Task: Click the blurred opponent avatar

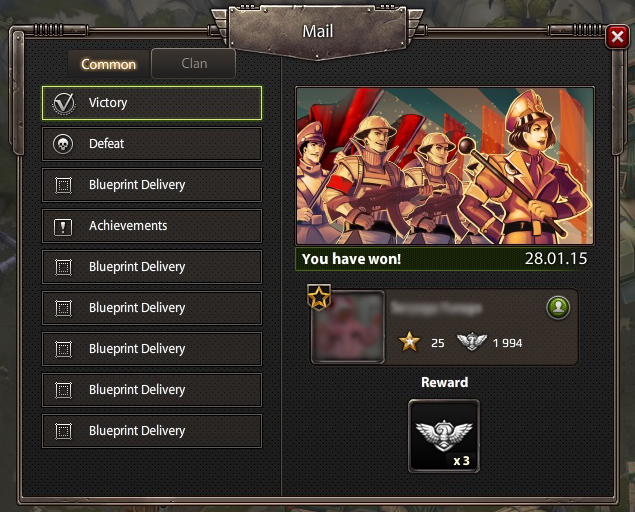Action: coord(347,327)
